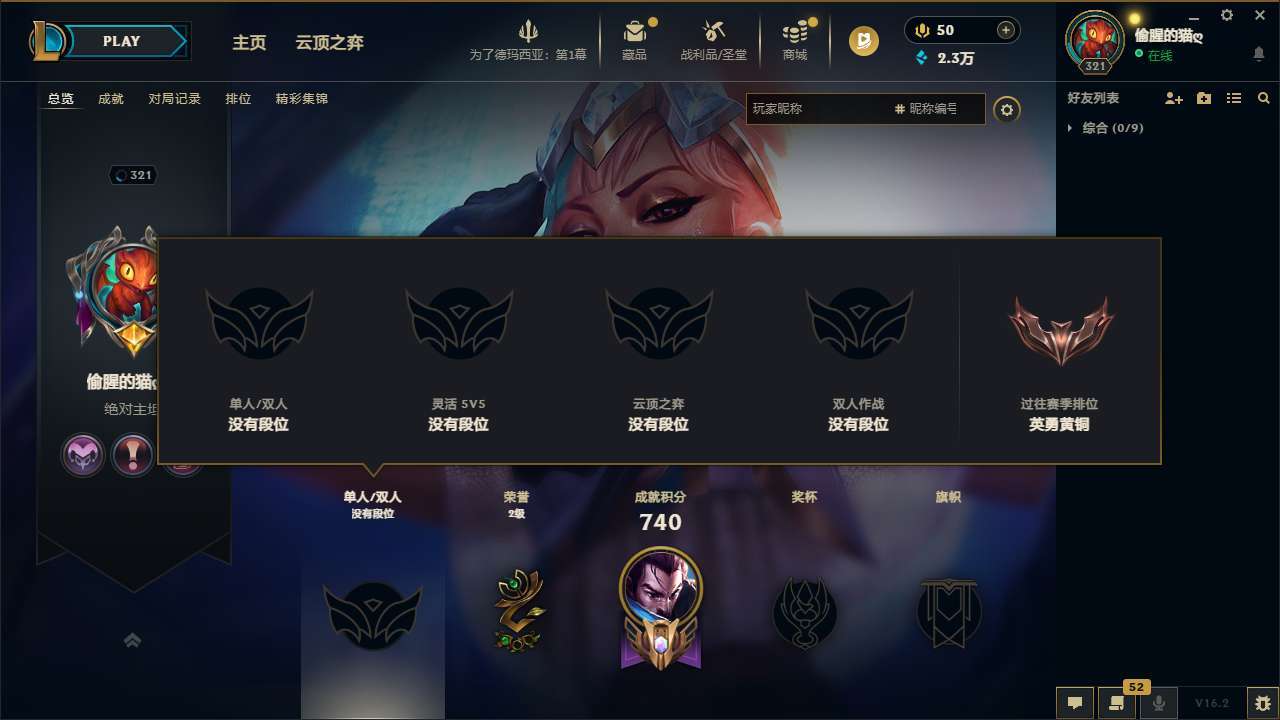Open the 战利品/圣堂 loot page
The width and height of the screenshot is (1280, 720).
[713, 38]
